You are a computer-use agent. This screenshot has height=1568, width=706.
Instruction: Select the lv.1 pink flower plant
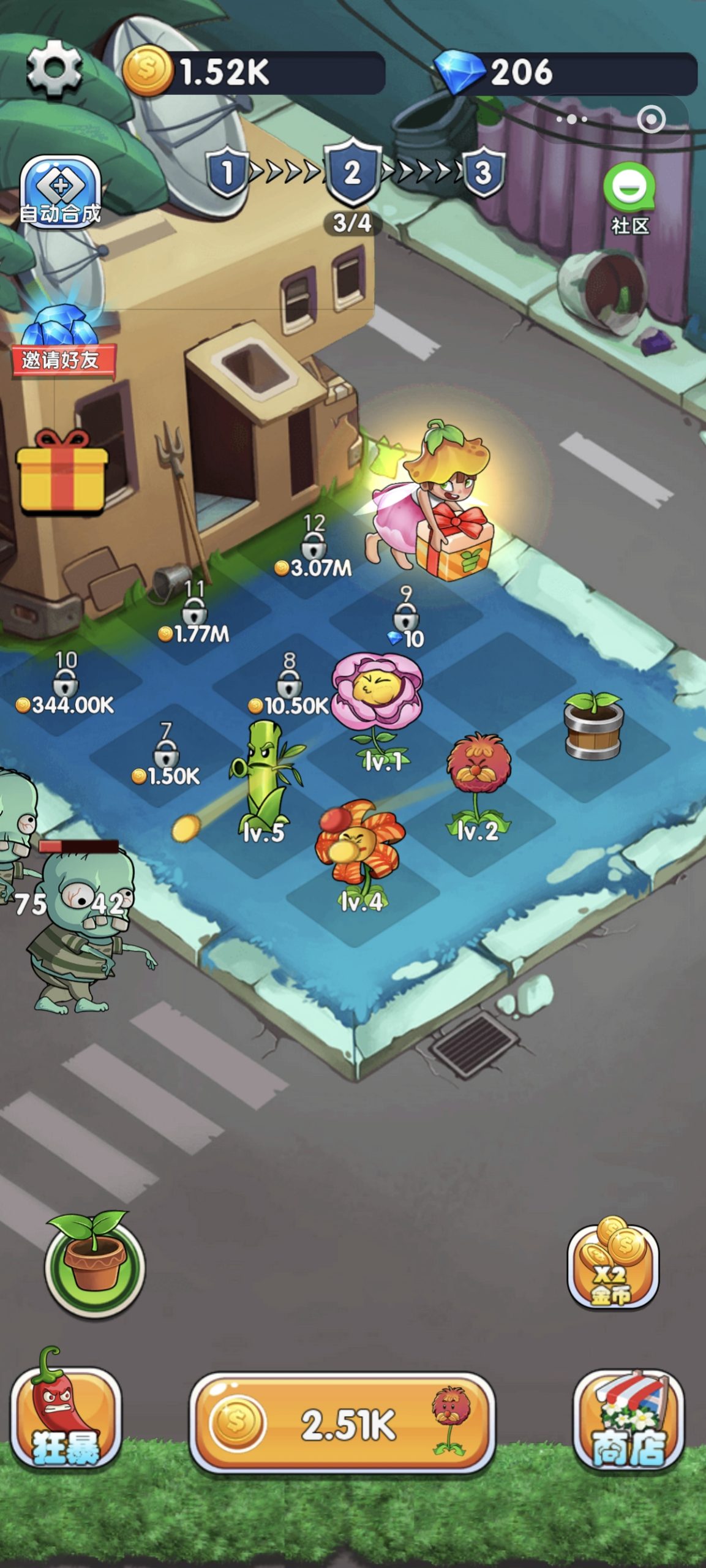pyautogui.click(x=377, y=704)
